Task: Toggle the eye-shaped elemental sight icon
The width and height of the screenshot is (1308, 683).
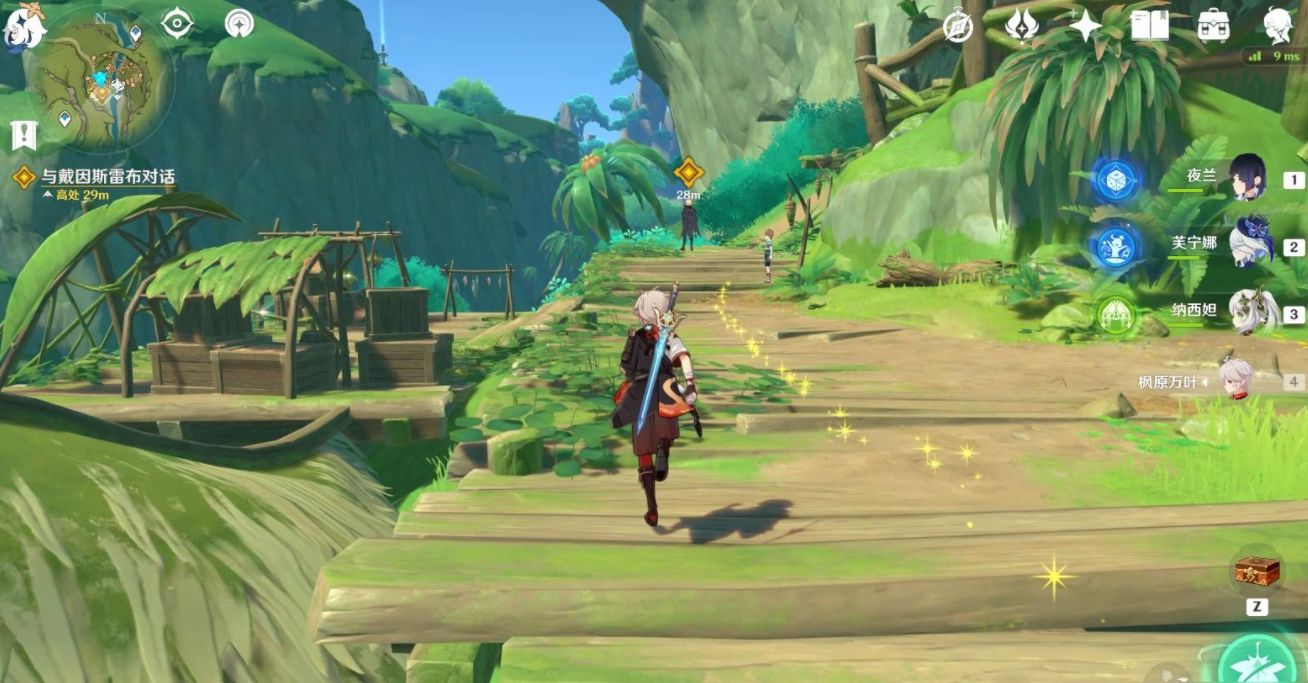Action: (177, 23)
